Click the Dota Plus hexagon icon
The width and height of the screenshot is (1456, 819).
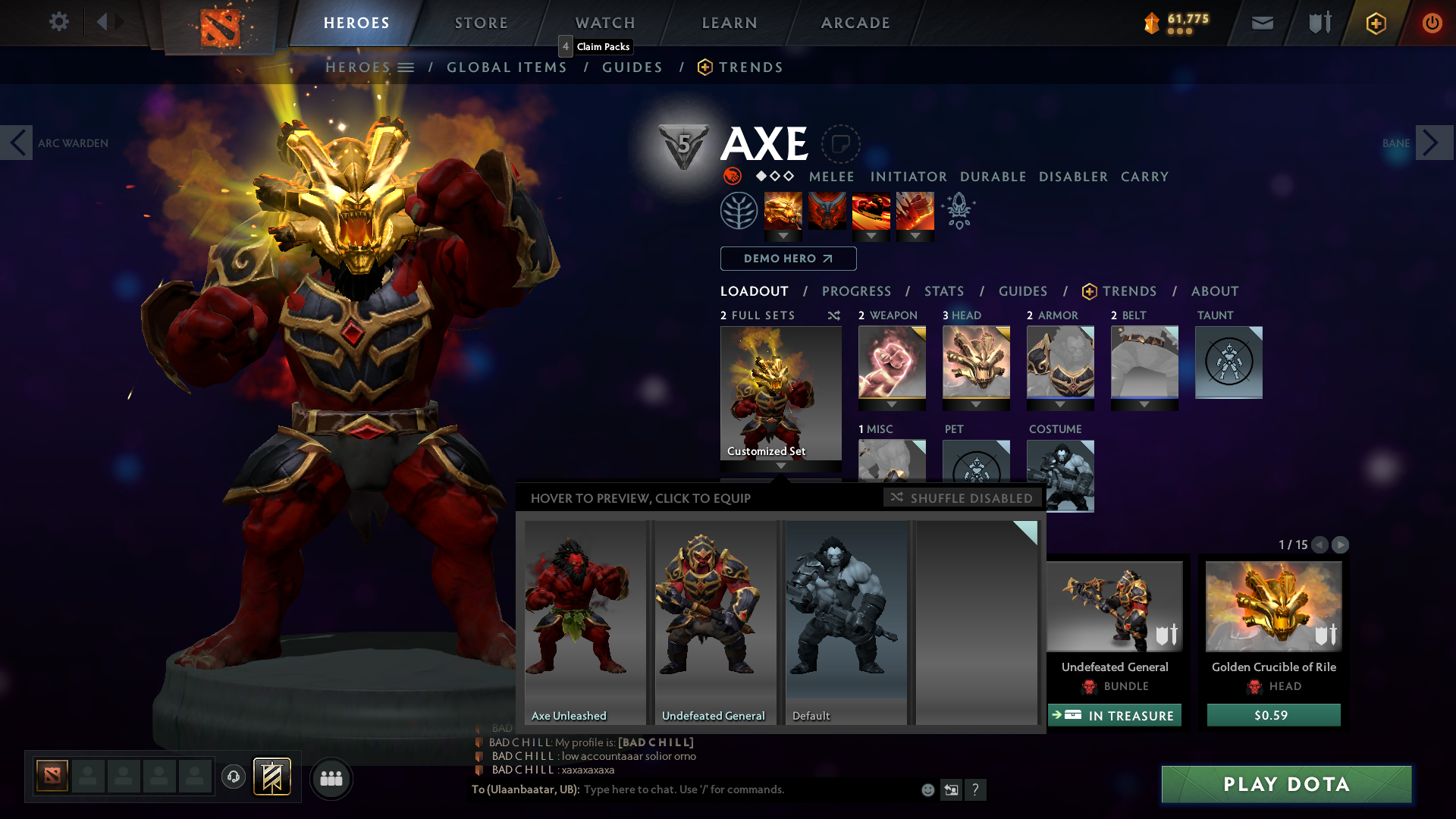coord(1375,23)
